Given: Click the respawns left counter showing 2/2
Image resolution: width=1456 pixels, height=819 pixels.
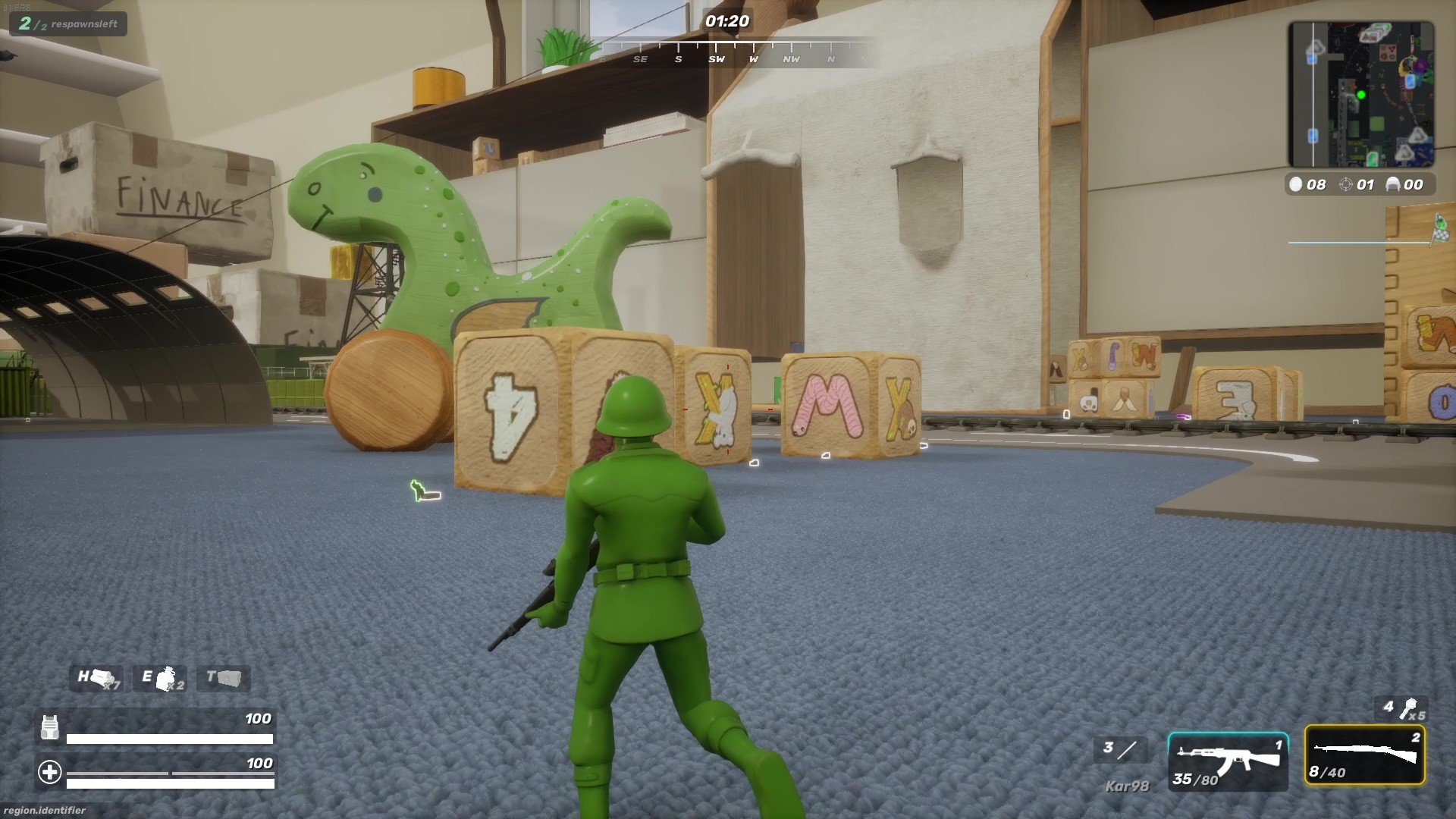Looking at the screenshot, I should tap(67, 24).
